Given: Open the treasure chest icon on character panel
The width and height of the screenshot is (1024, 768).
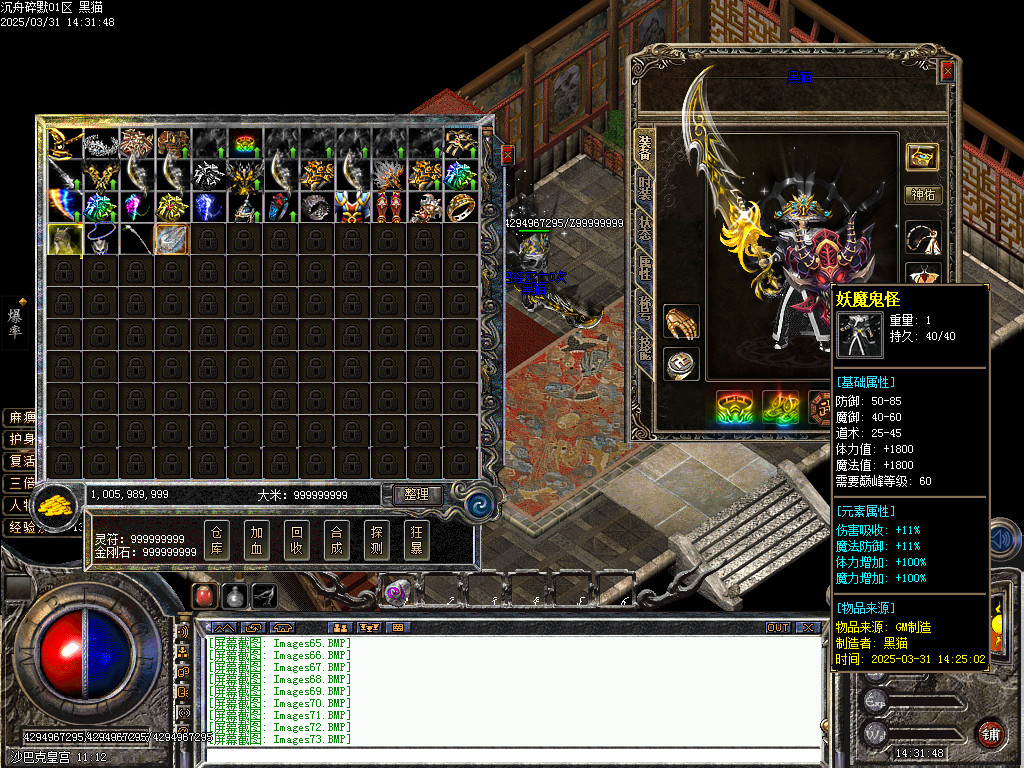Looking at the screenshot, I should point(922,156).
